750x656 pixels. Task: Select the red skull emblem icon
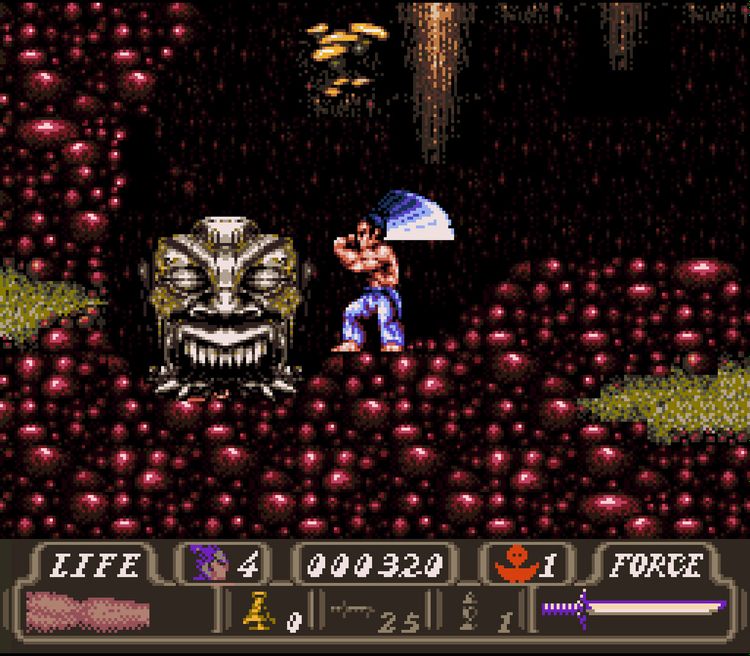click(x=515, y=566)
